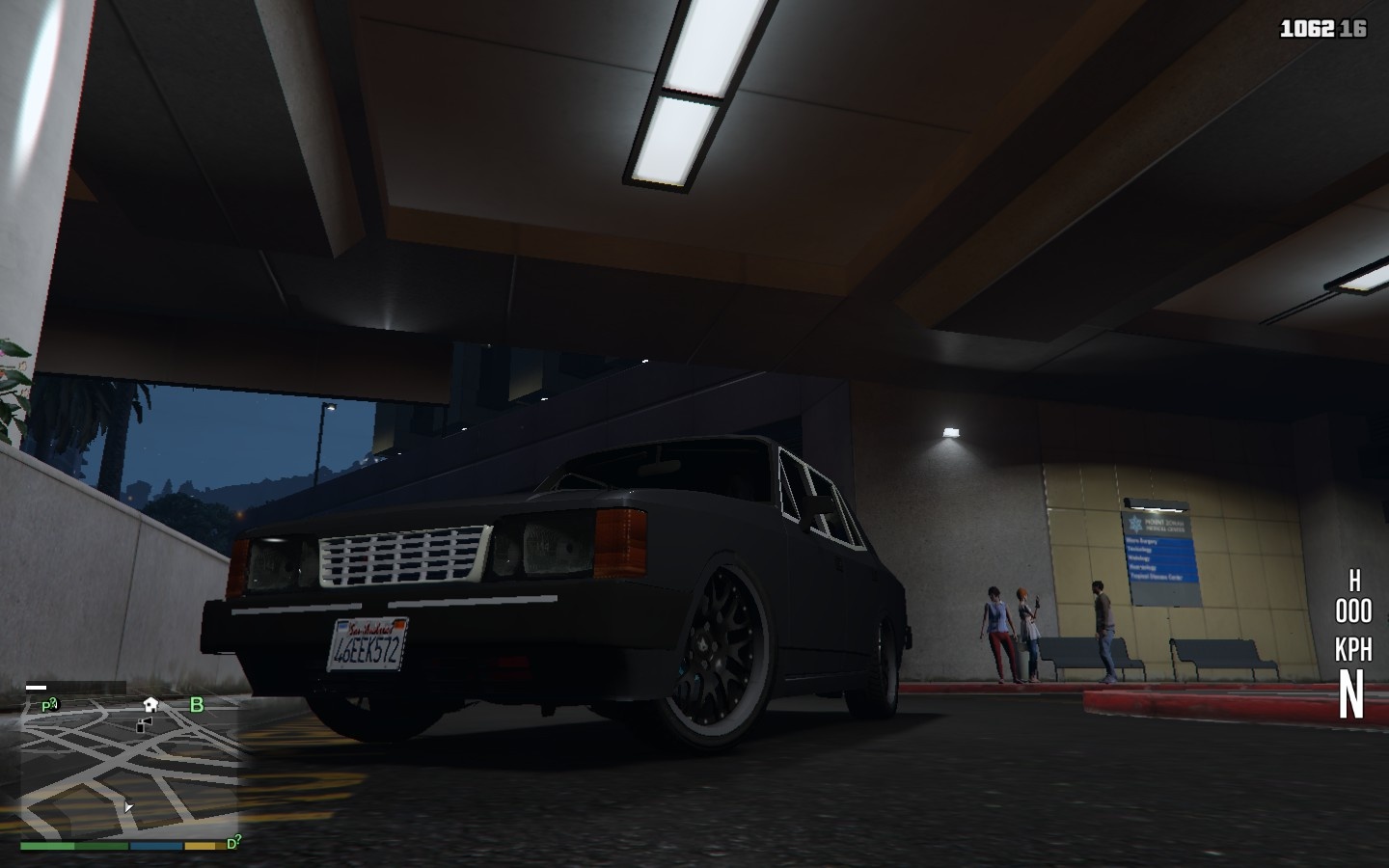Click the P contact blip on the minimap

[x=48, y=705]
